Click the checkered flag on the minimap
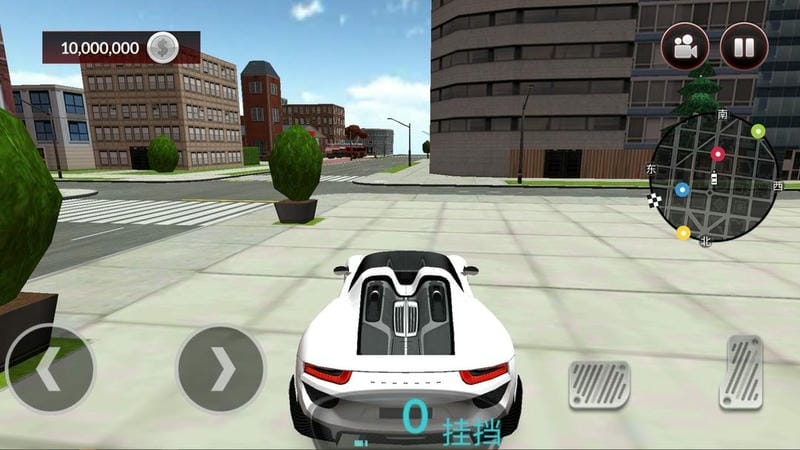This screenshot has width=800, height=450. (656, 202)
